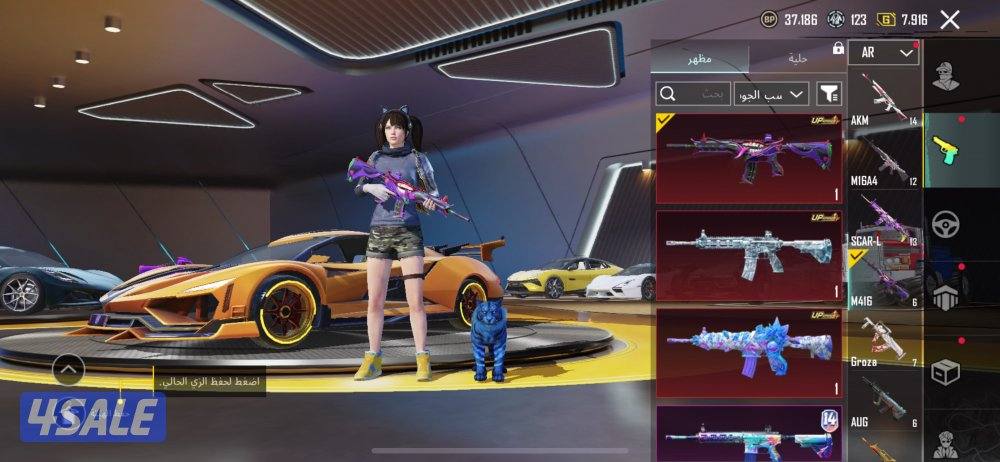Close the inventory screen with the X
The height and width of the screenshot is (462, 1000).
click(950, 19)
